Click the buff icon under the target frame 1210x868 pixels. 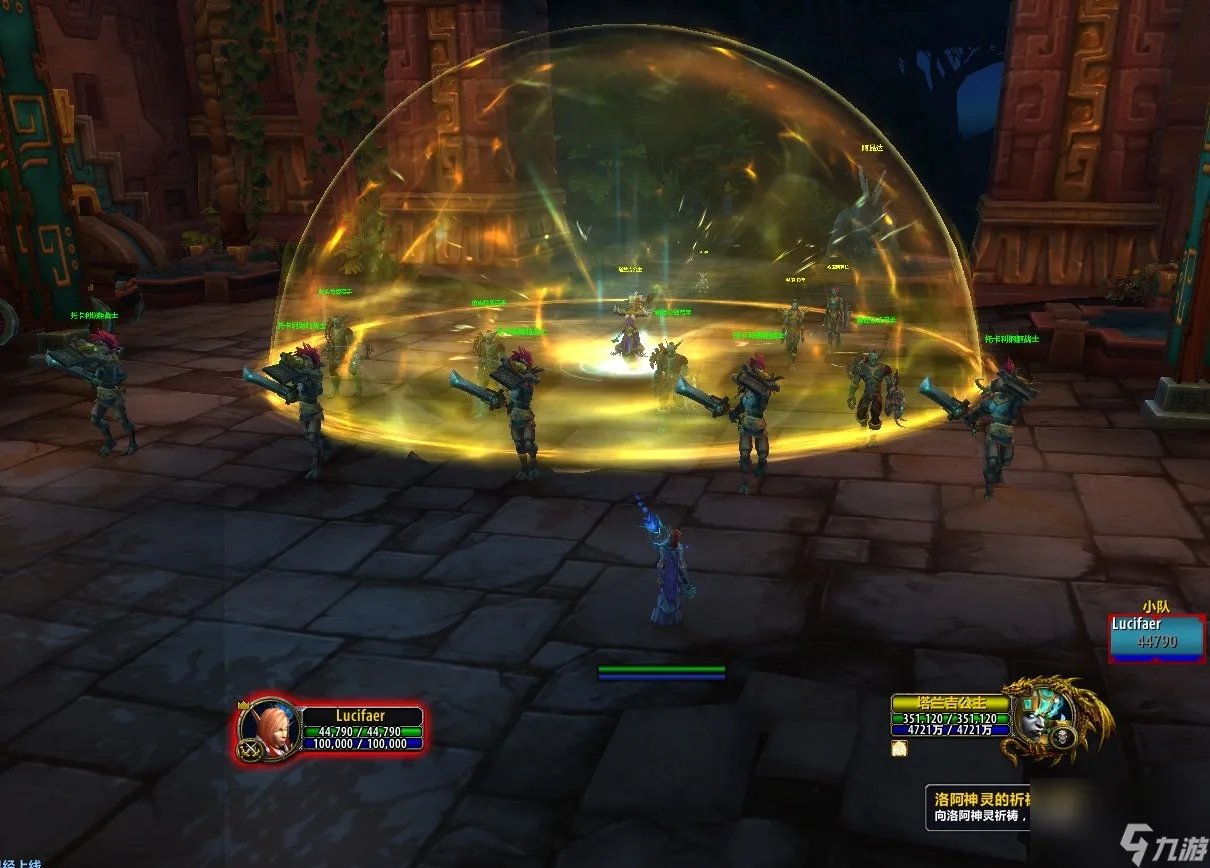899,749
